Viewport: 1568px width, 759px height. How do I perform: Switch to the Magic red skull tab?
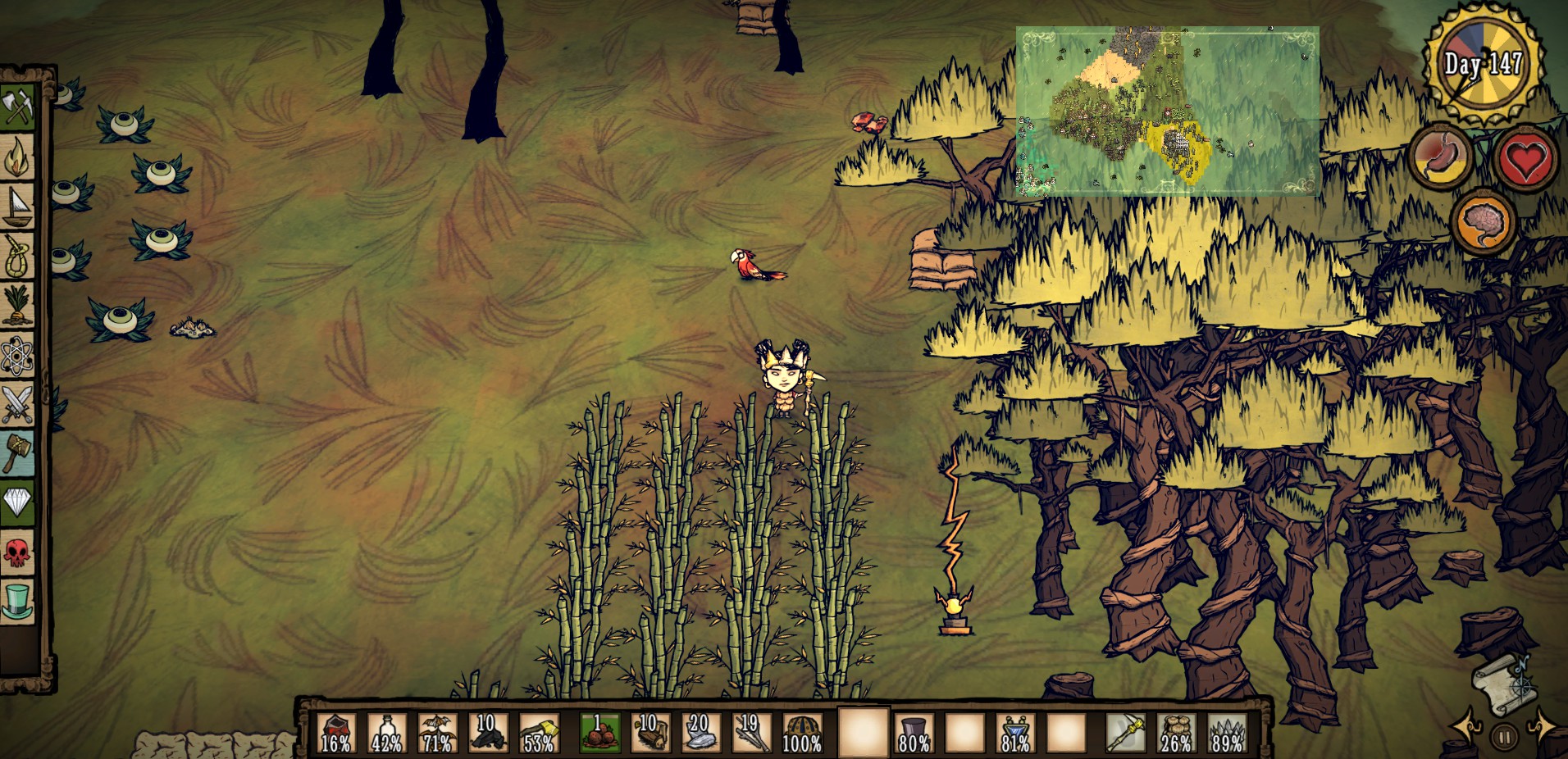coord(18,552)
